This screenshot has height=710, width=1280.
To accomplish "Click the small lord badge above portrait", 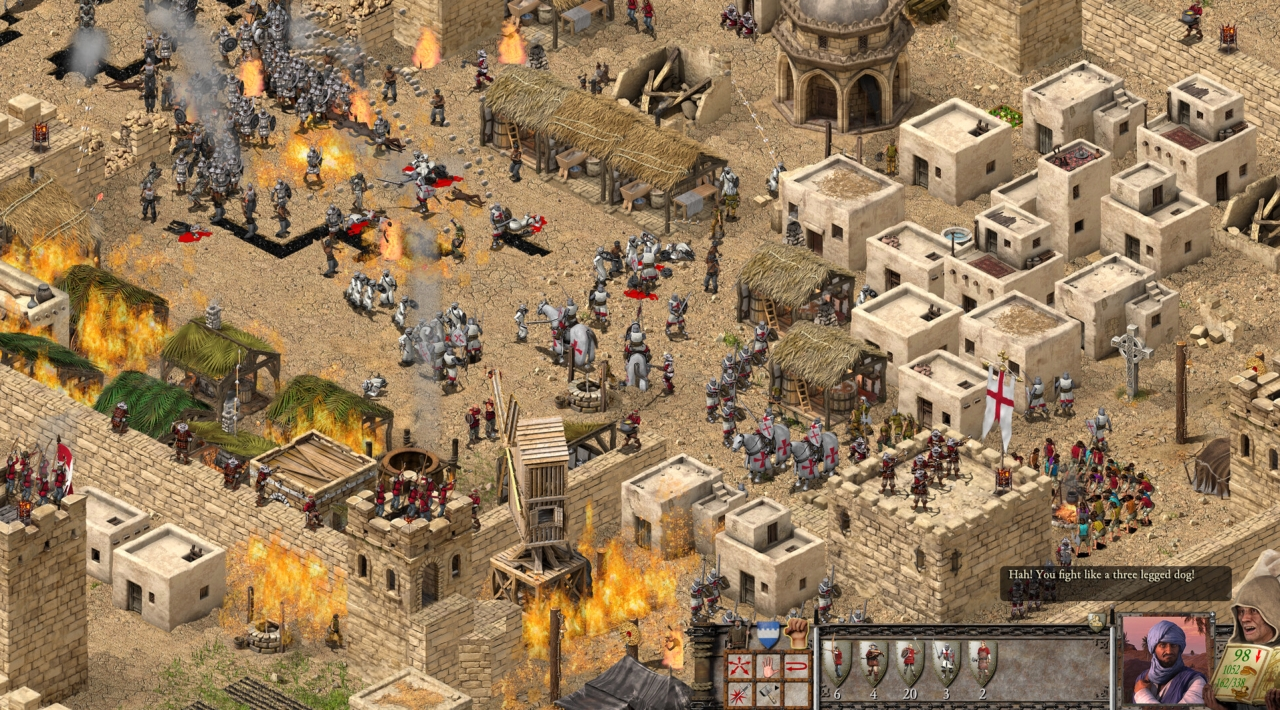I will pyautogui.click(x=1097, y=621).
